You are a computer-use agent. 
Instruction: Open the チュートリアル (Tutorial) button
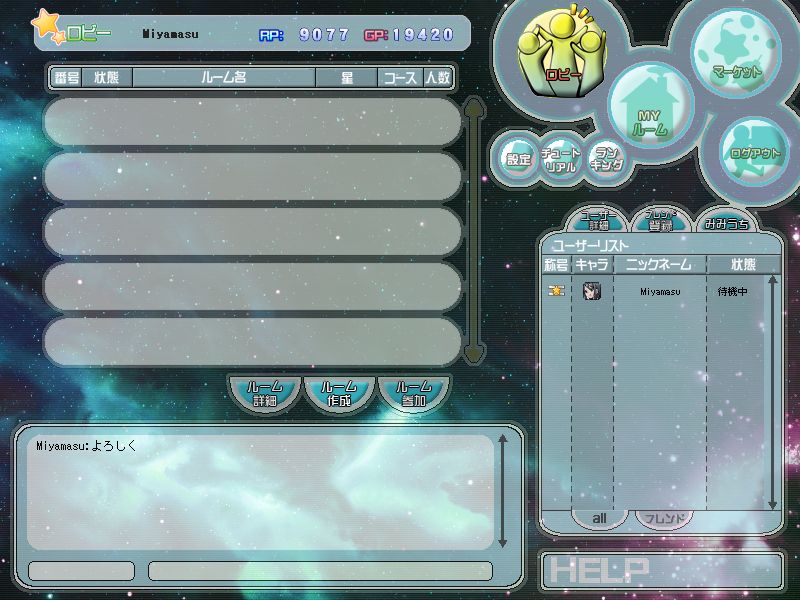point(561,160)
